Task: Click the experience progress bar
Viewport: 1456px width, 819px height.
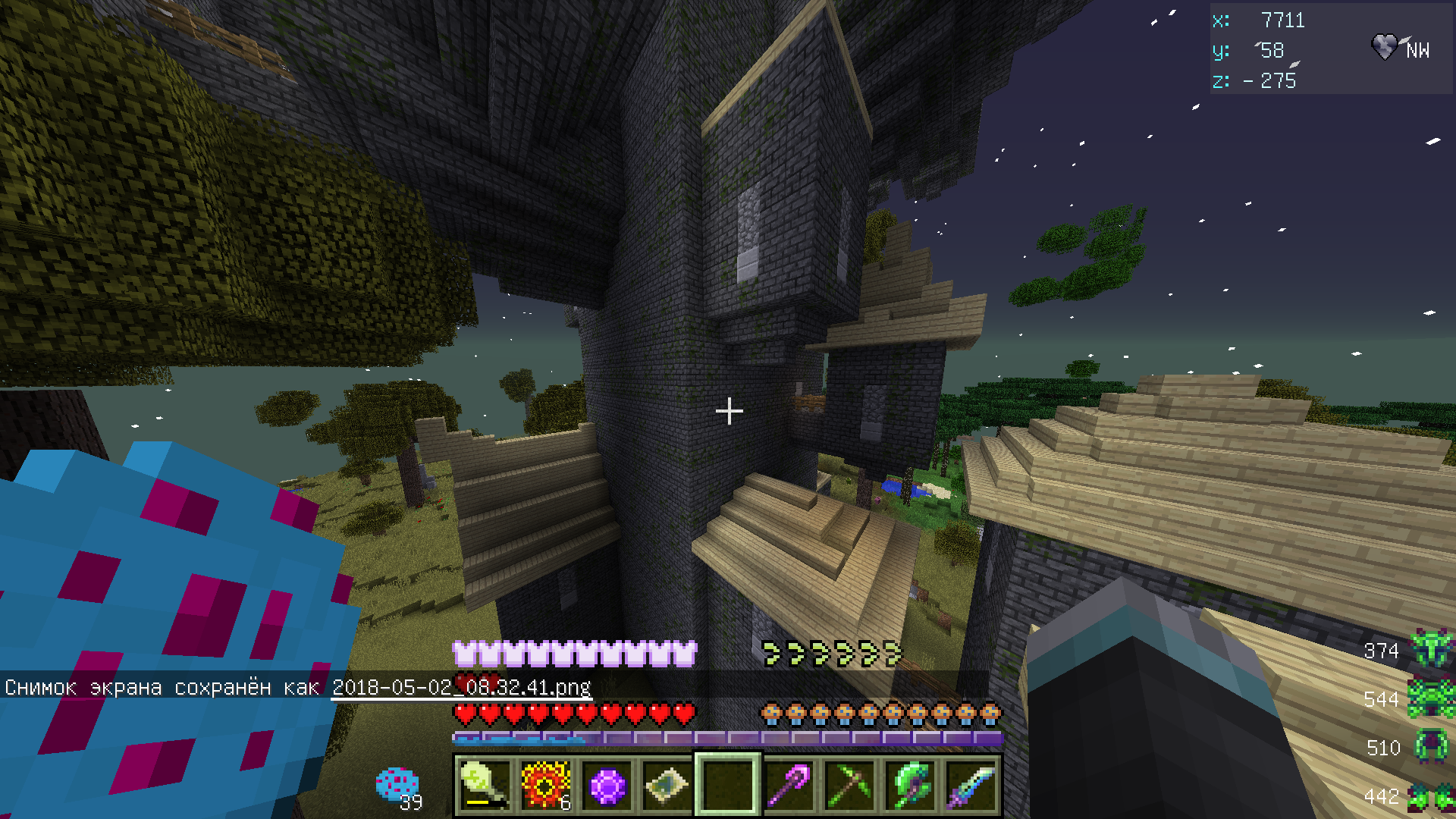Action: 728,736
